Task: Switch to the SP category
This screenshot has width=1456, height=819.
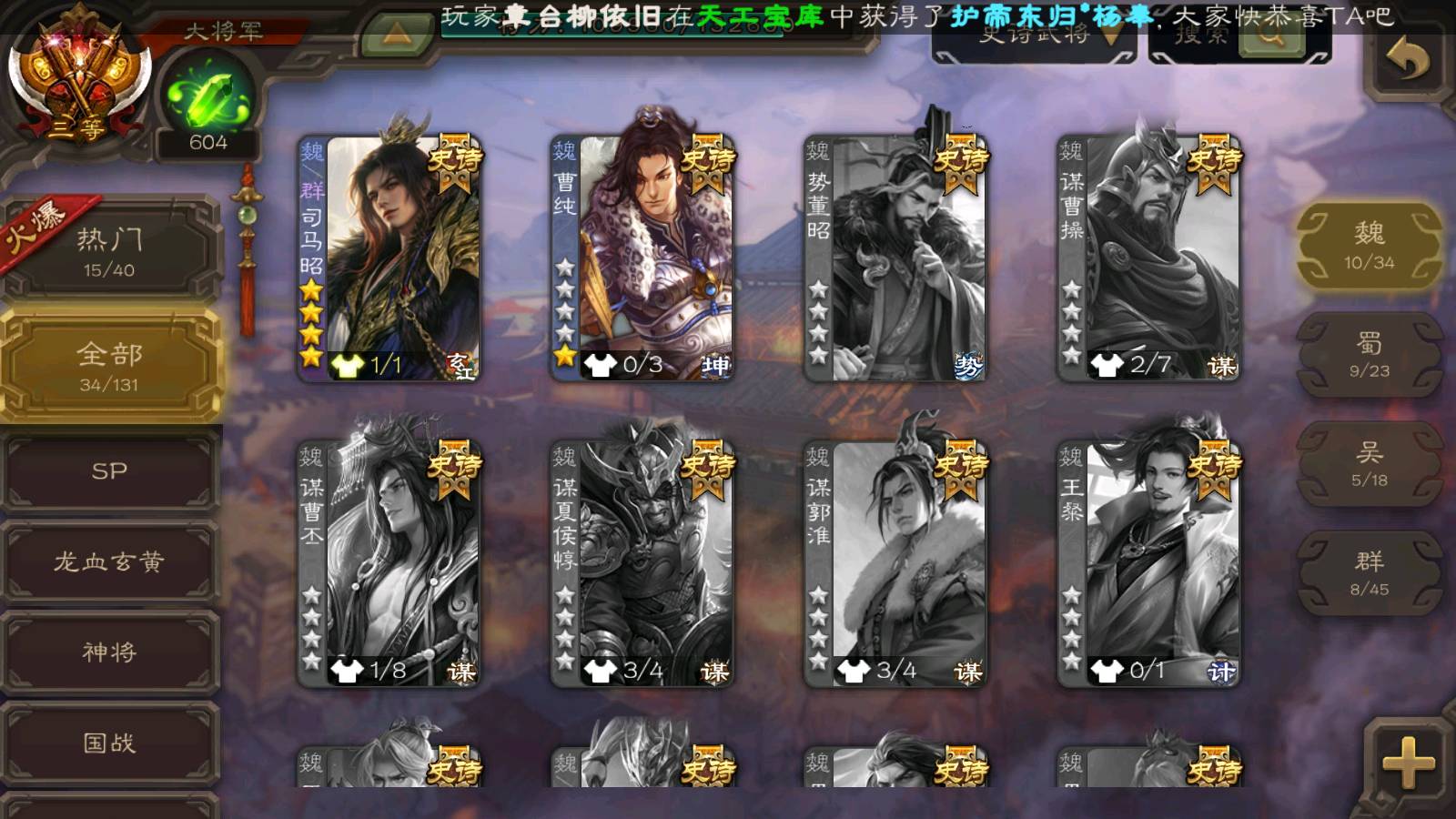Action: pyautogui.click(x=109, y=471)
